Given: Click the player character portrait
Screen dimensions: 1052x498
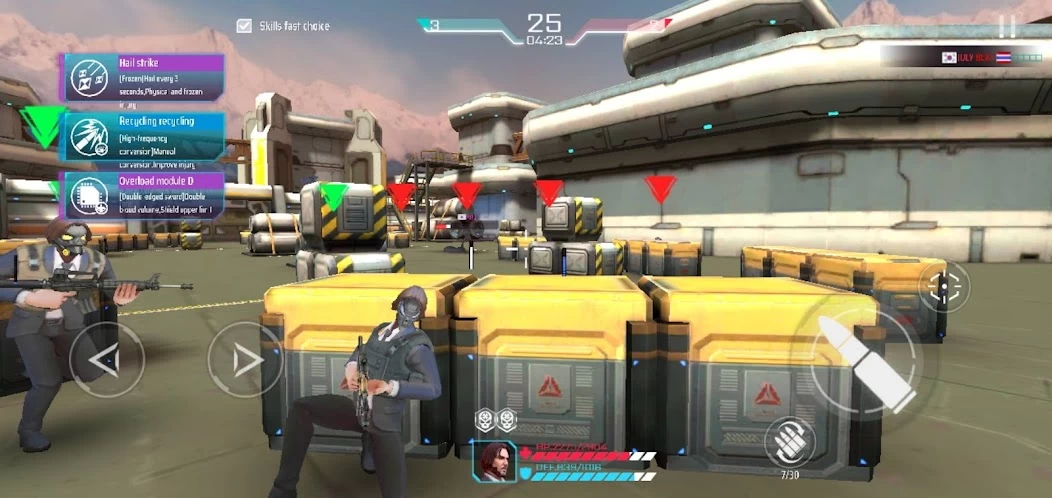Looking at the screenshot, I should [496, 462].
